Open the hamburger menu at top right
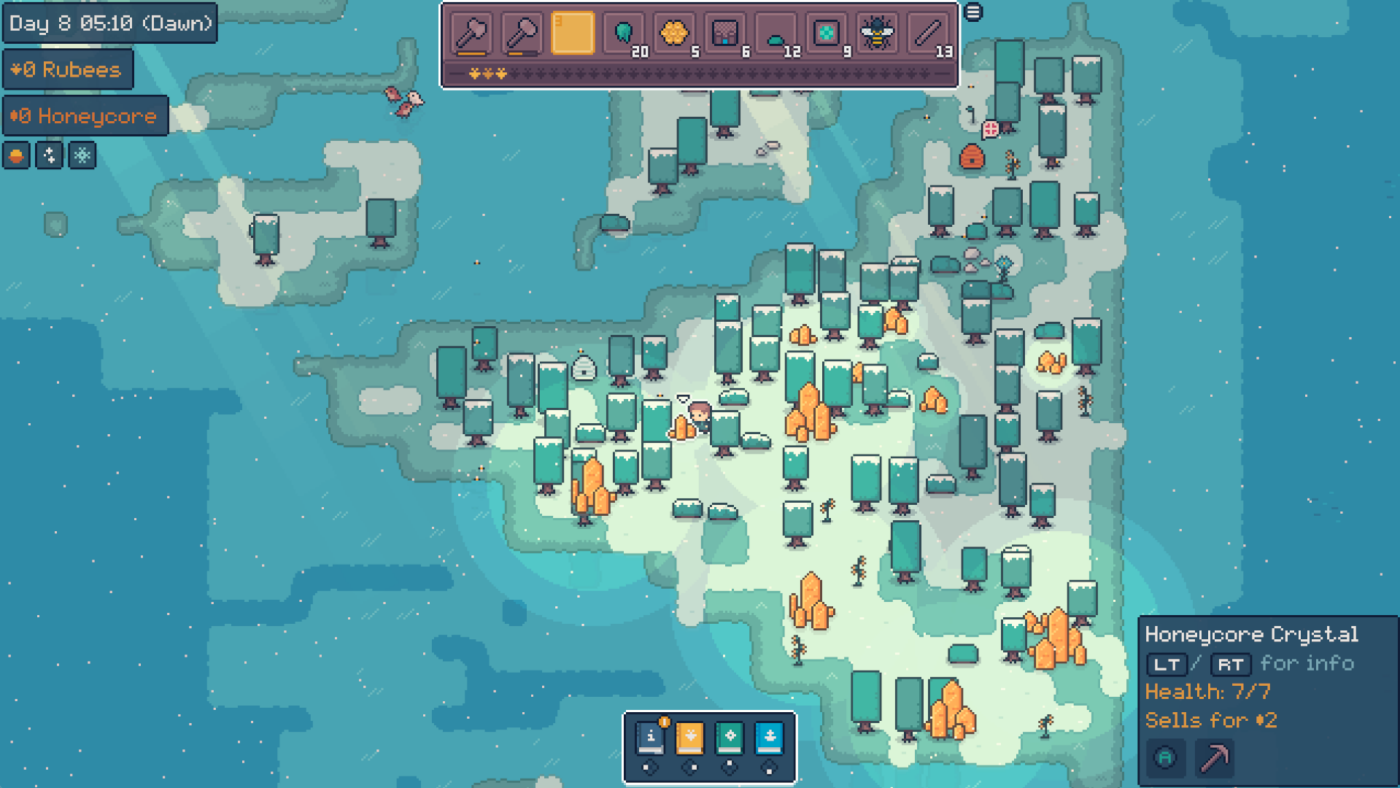The width and height of the screenshot is (1400, 788). [972, 12]
